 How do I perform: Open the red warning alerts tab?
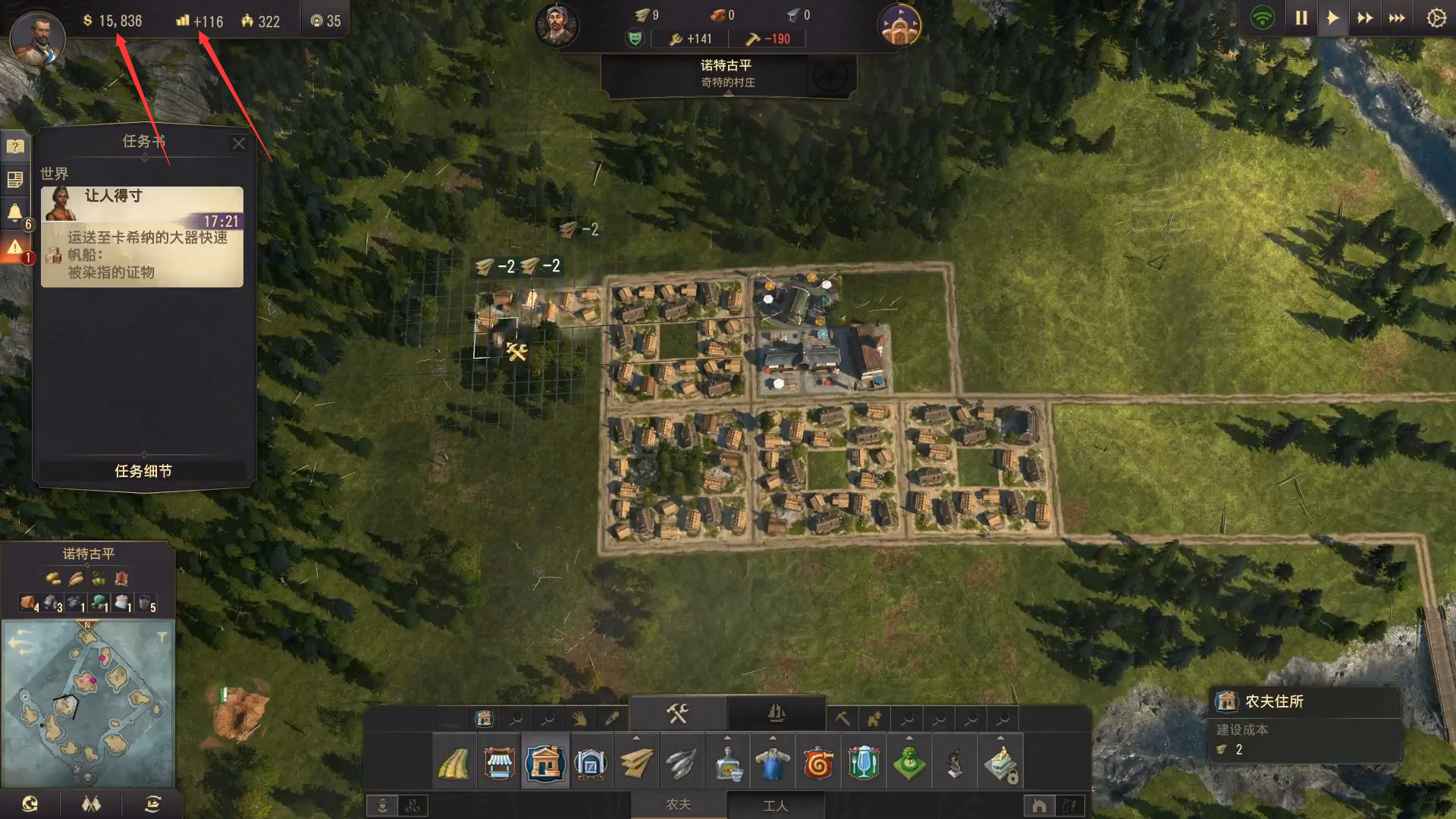pyautogui.click(x=15, y=247)
